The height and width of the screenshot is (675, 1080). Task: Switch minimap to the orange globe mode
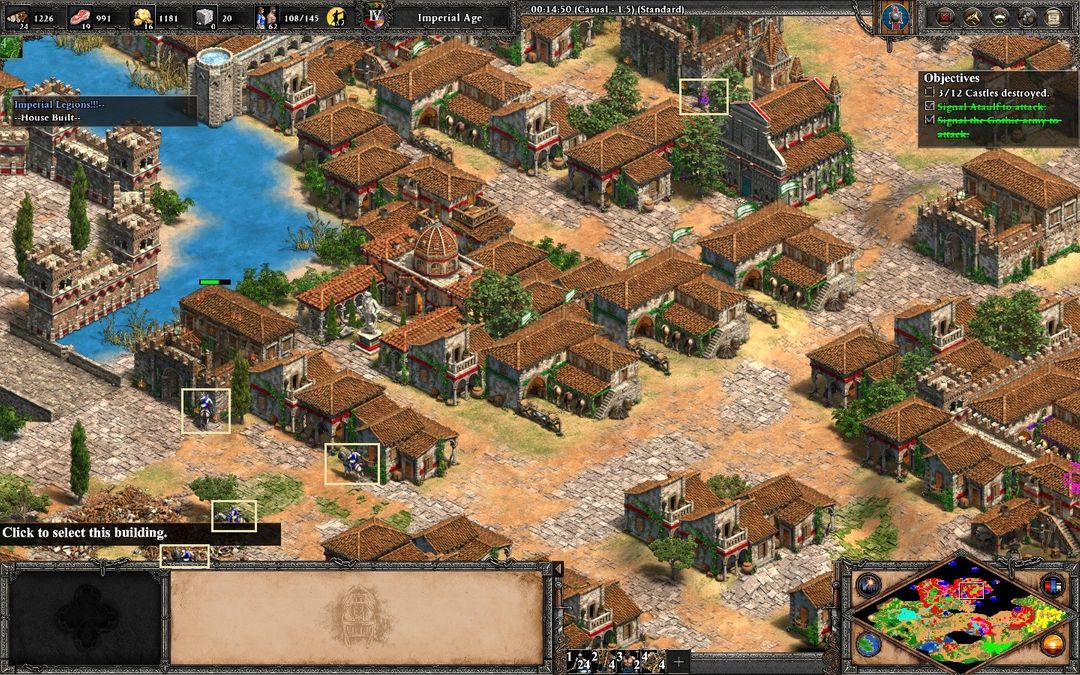click(1051, 643)
